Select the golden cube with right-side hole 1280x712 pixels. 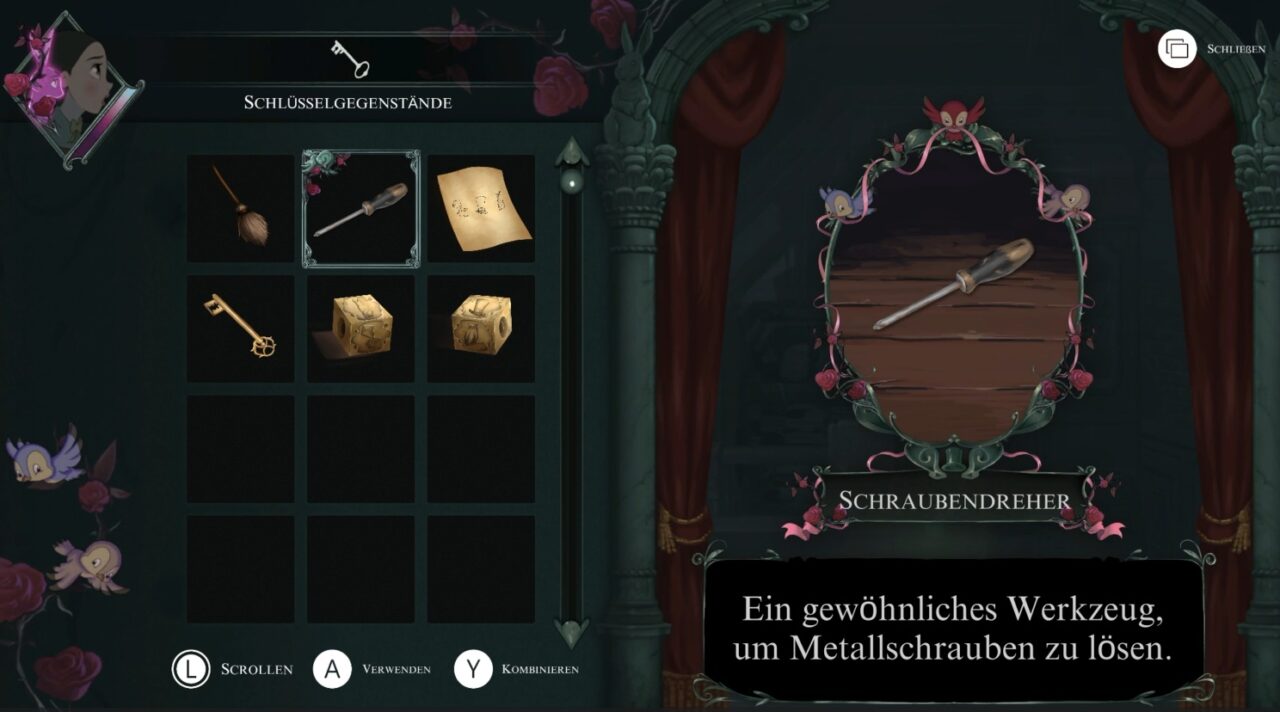[481, 329]
